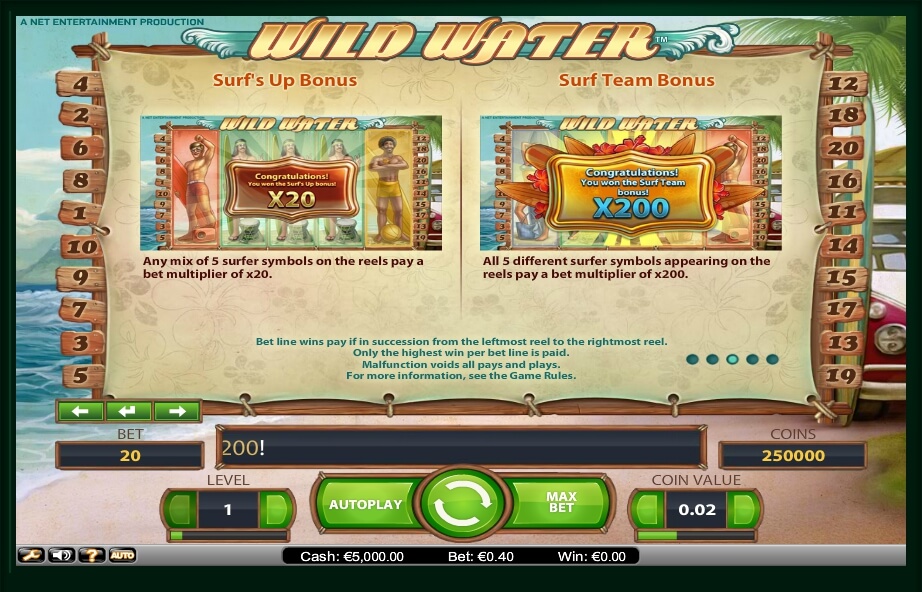Screen dimensions: 922x592
Task: Lower the Coin Value
Action: tap(646, 509)
